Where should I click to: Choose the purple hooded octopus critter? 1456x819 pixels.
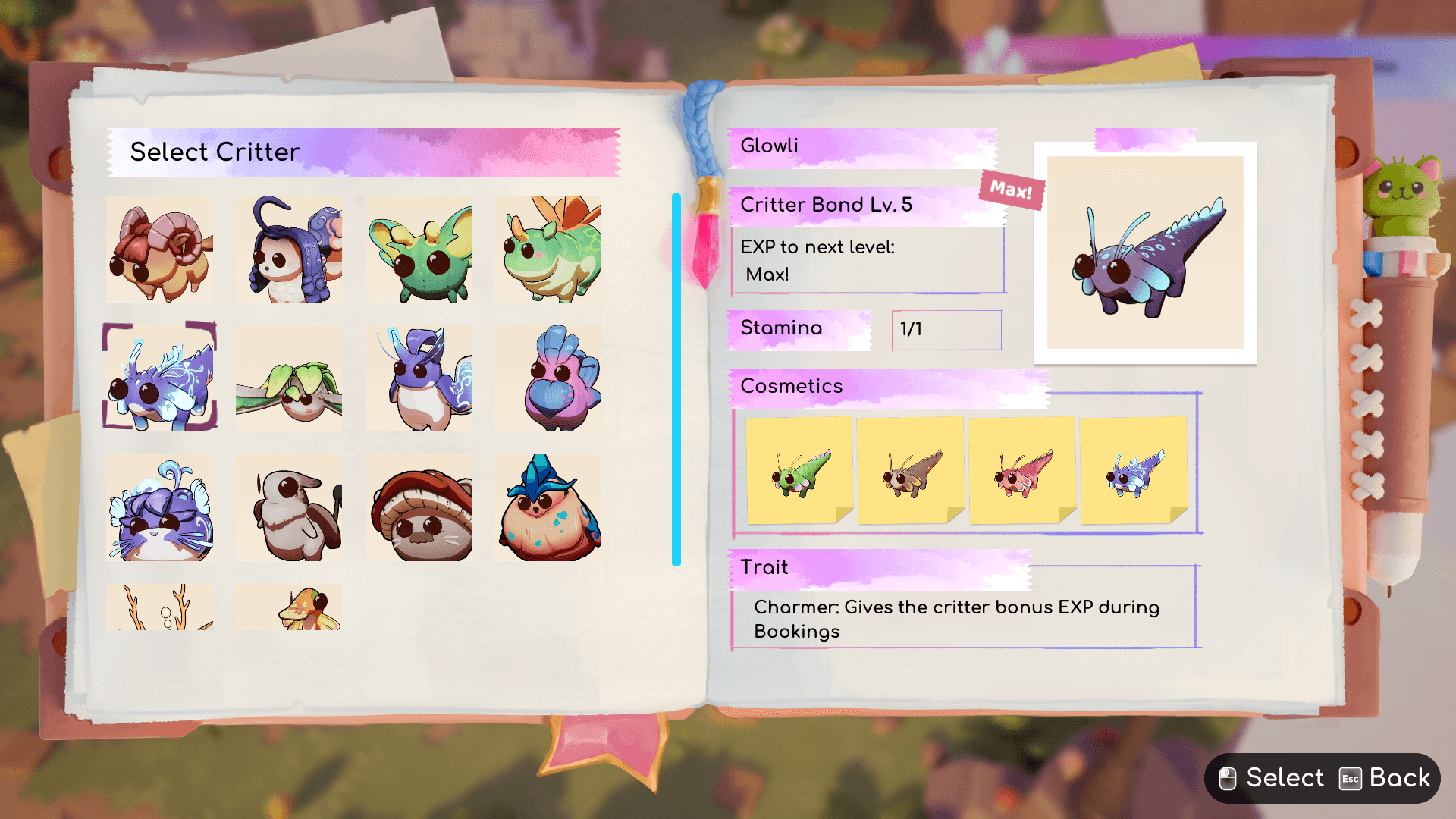[x=289, y=249]
